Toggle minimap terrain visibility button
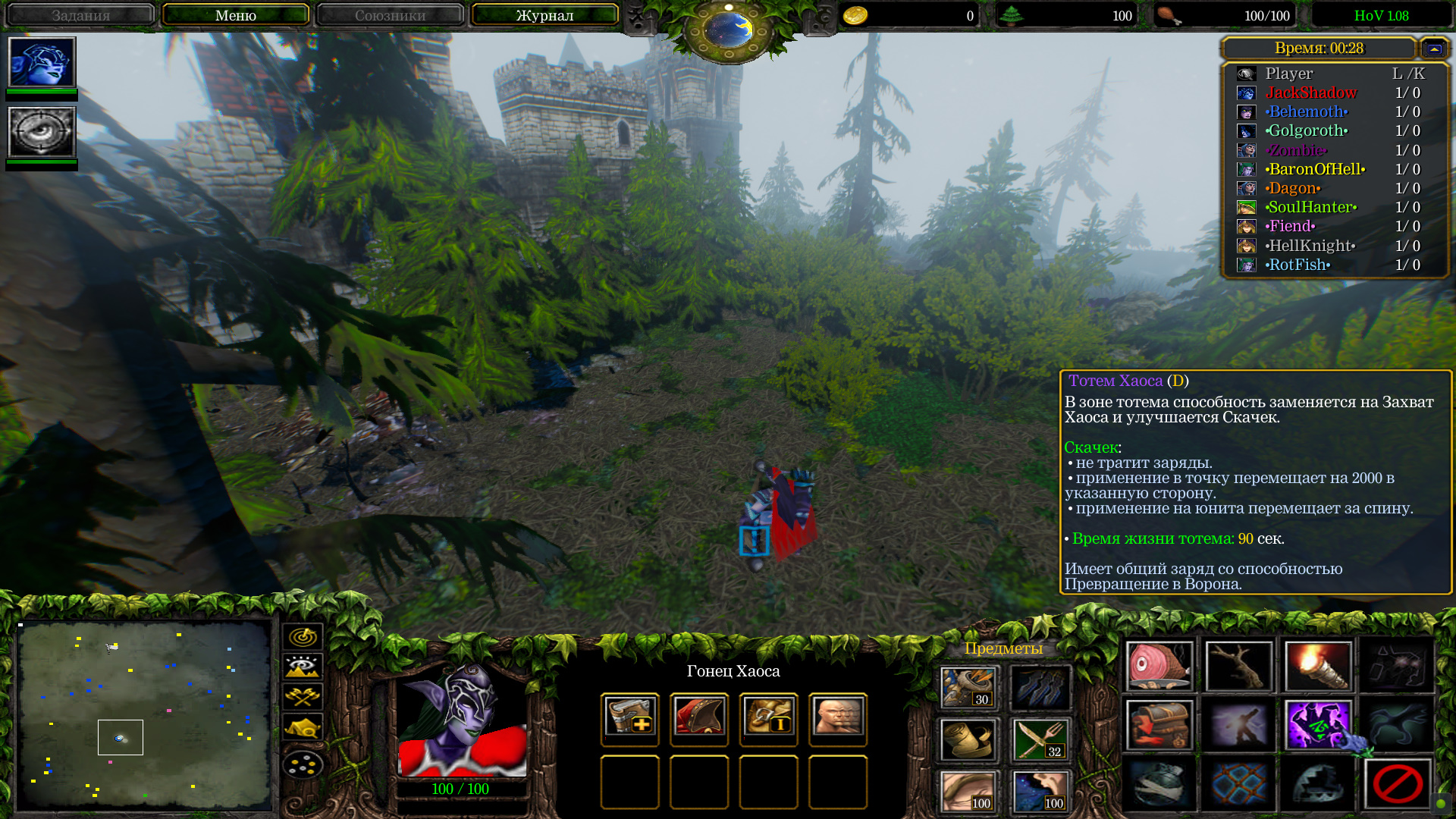 pyautogui.click(x=303, y=667)
